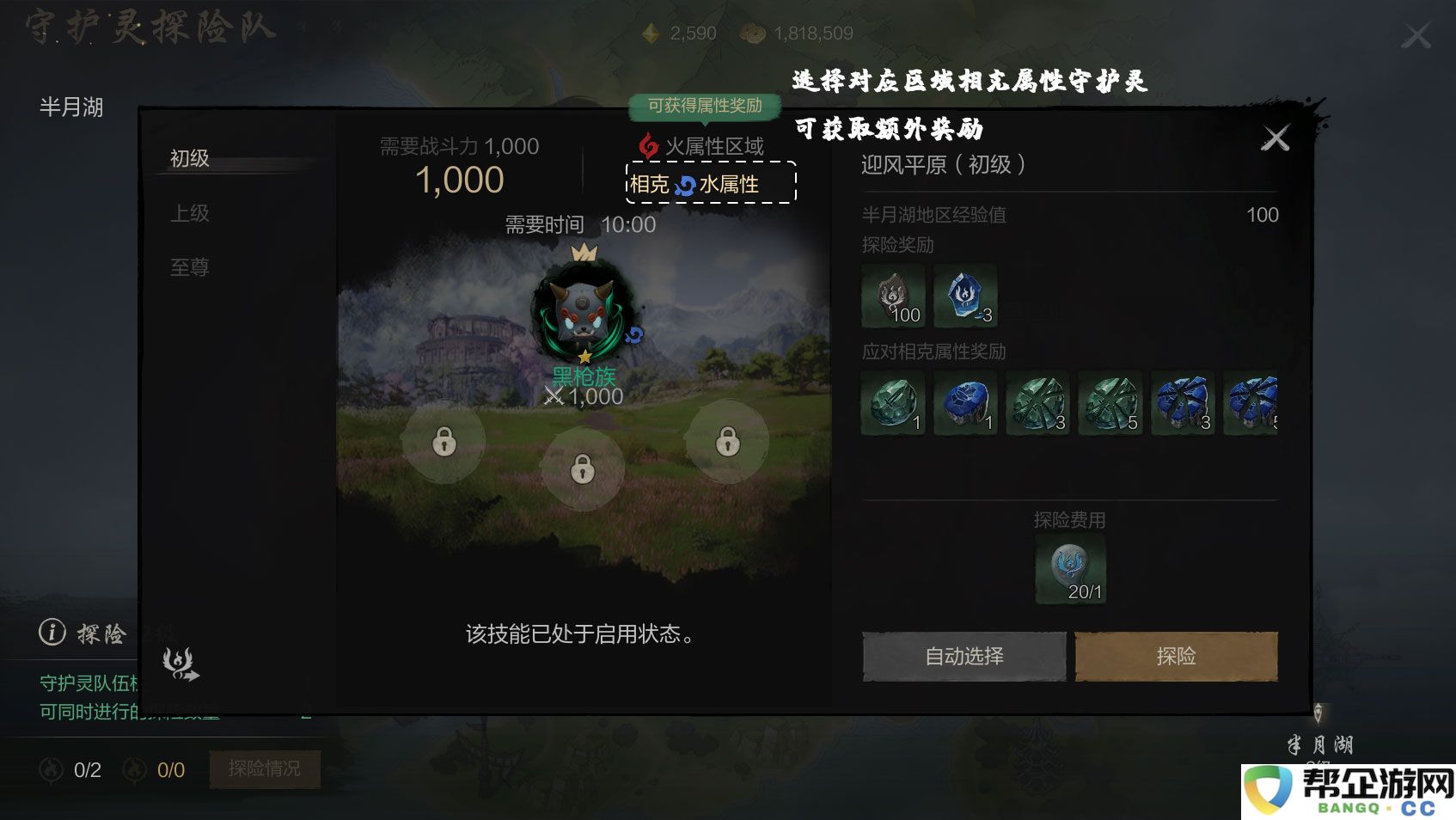点击顶部金币1,818,509货币图标
Screen dimensions: 1456x820
(755, 33)
